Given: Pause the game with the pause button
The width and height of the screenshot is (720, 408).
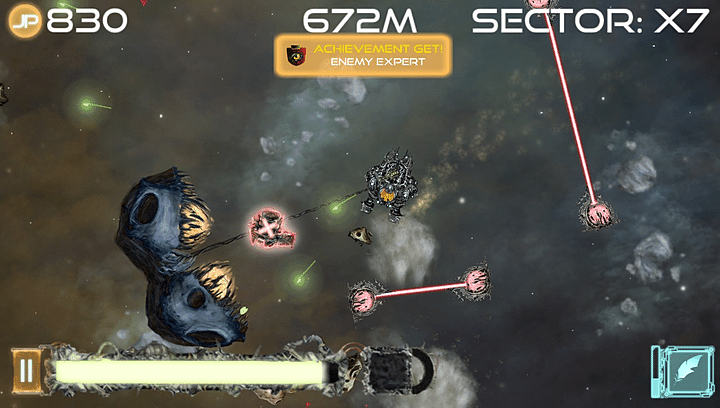Looking at the screenshot, I should click(x=26, y=371).
